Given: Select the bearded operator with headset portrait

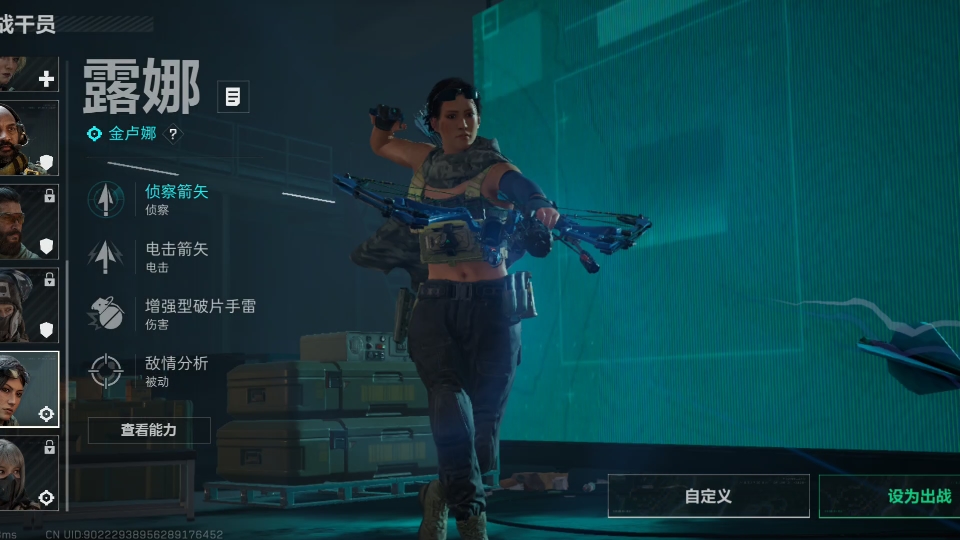Looking at the screenshot, I should [x=28, y=138].
